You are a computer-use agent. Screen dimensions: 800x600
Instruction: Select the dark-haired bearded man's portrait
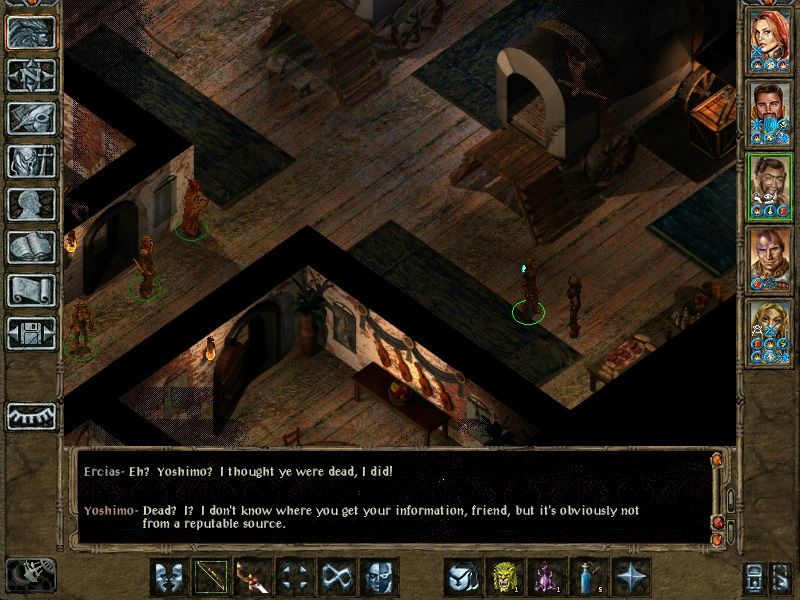770,113
